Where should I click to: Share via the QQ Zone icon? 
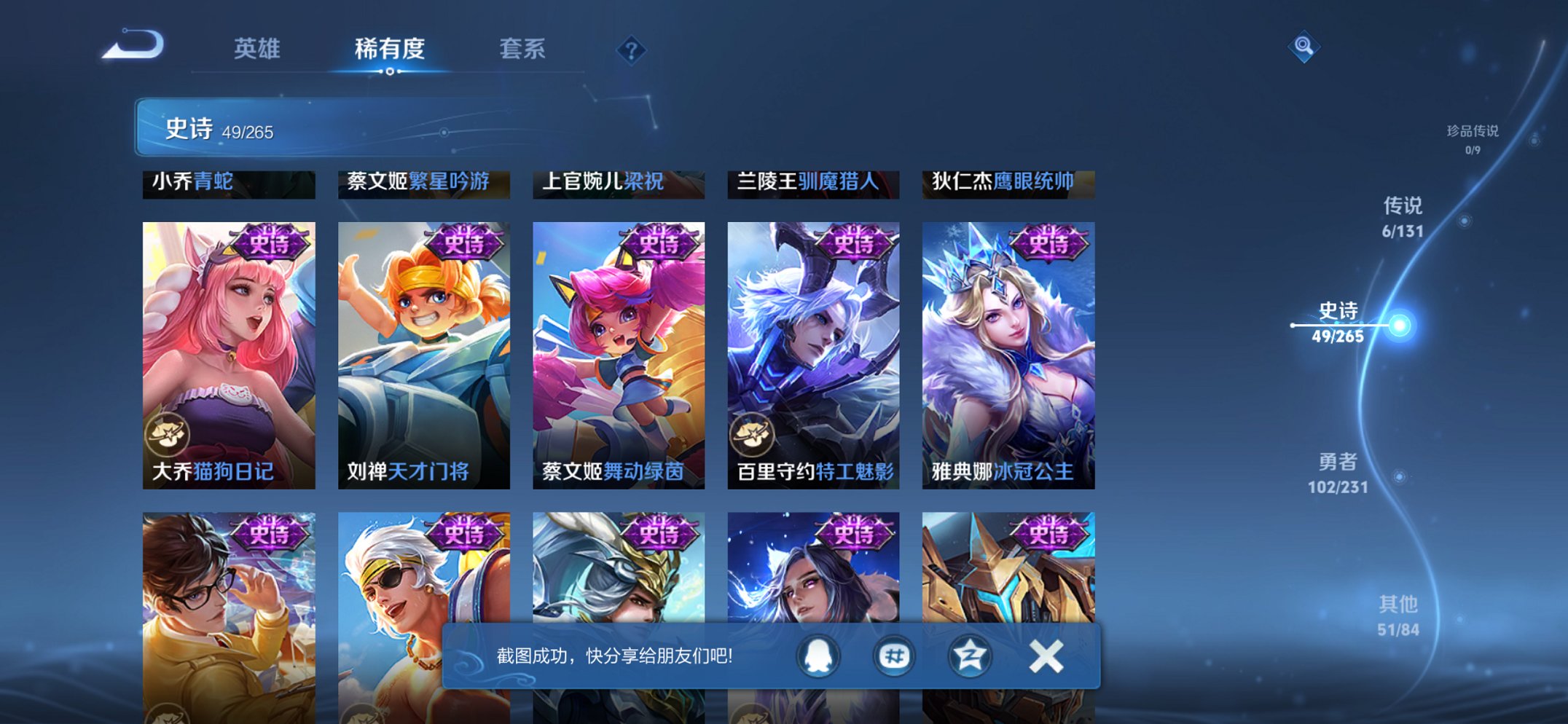(x=969, y=655)
